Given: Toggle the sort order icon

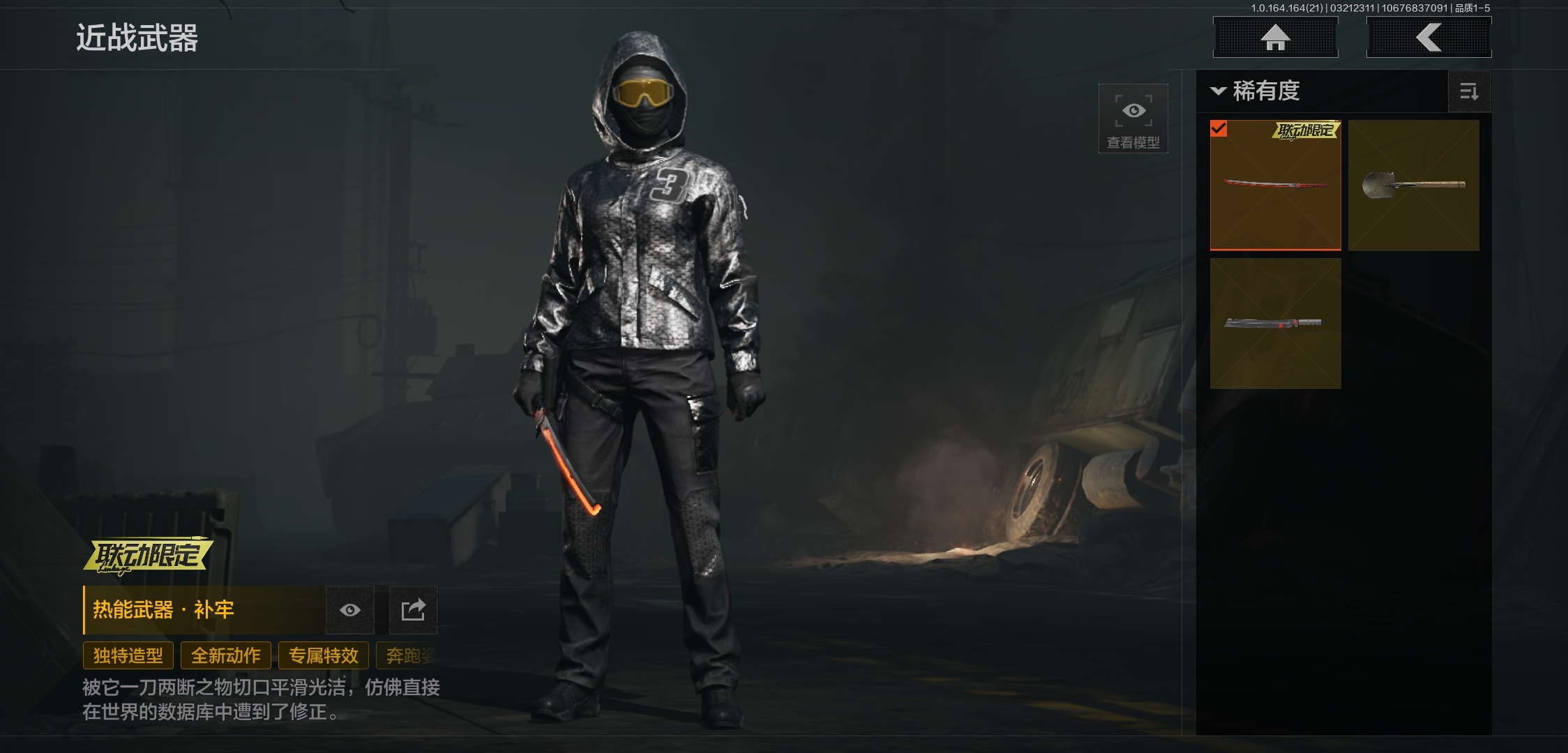Looking at the screenshot, I should pyautogui.click(x=1469, y=91).
